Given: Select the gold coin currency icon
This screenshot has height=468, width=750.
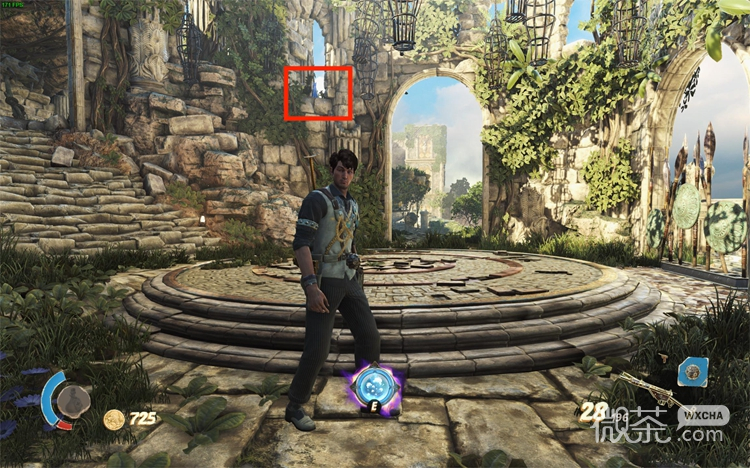Looking at the screenshot, I should tap(114, 419).
